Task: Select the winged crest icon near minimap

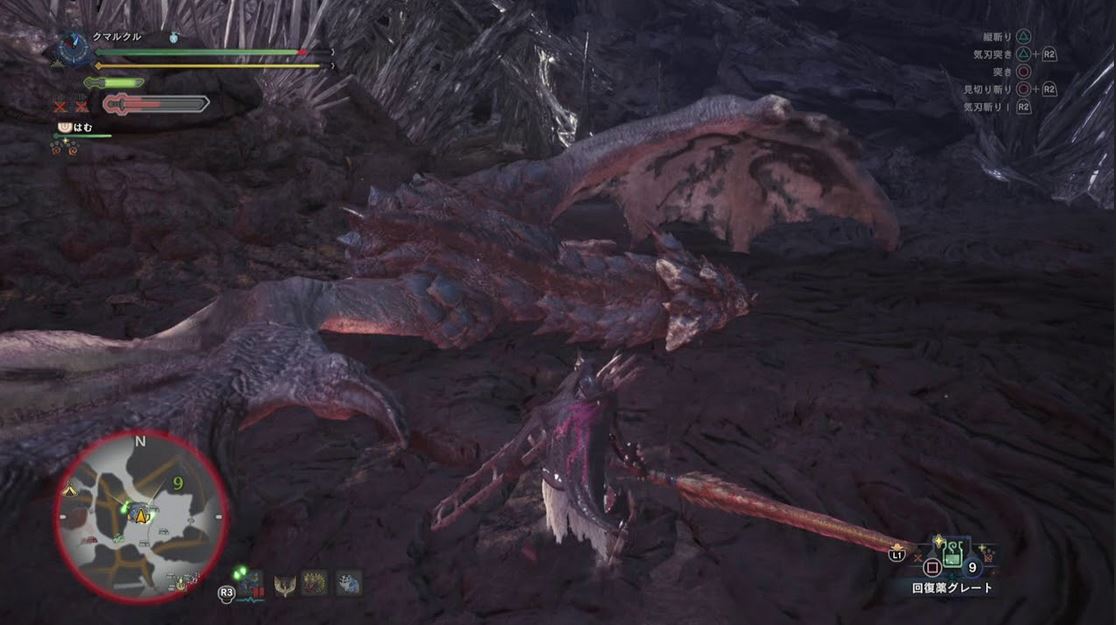Action: (284, 583)
